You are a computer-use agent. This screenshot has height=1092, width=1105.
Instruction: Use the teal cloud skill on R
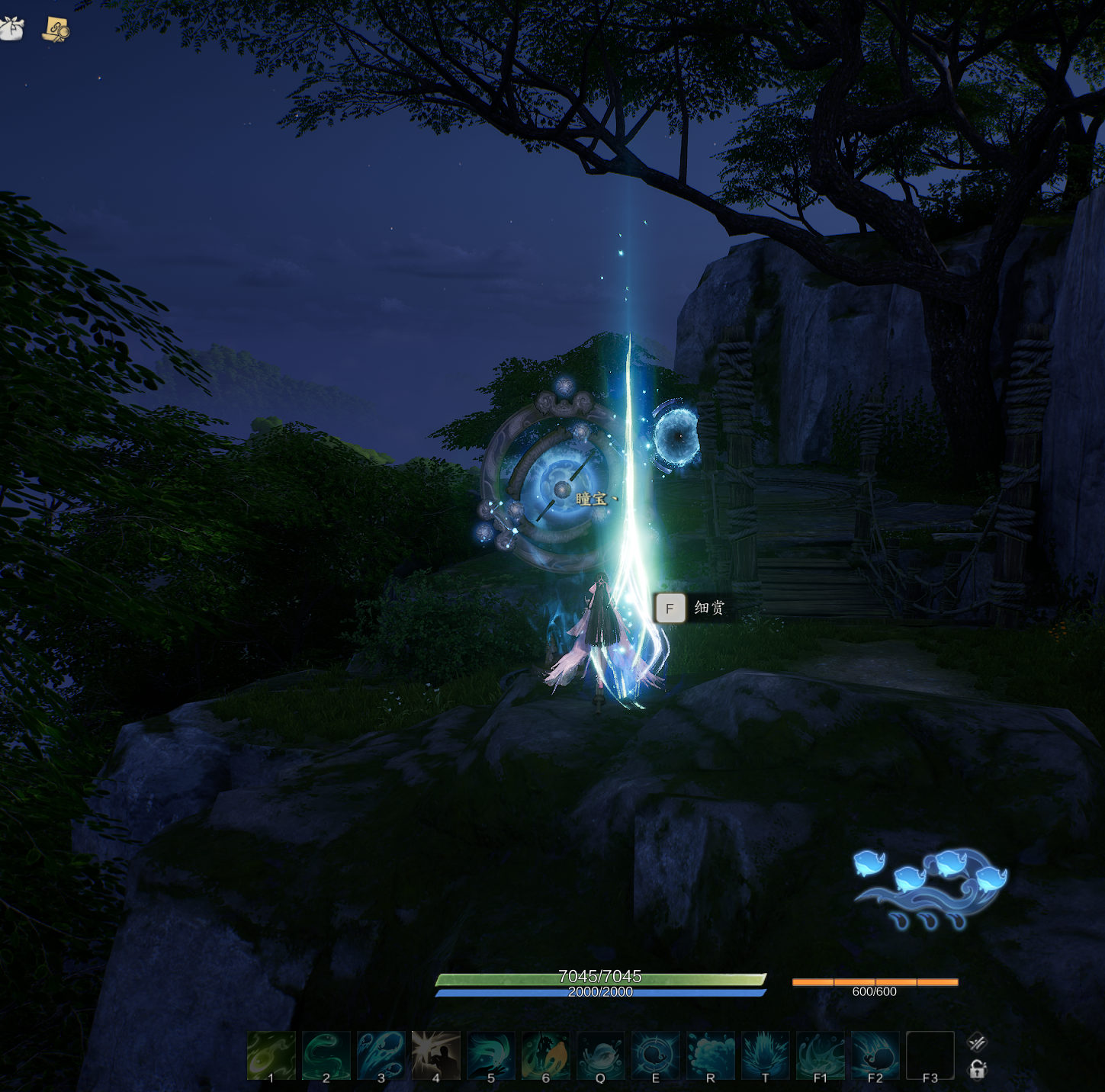710,1055
